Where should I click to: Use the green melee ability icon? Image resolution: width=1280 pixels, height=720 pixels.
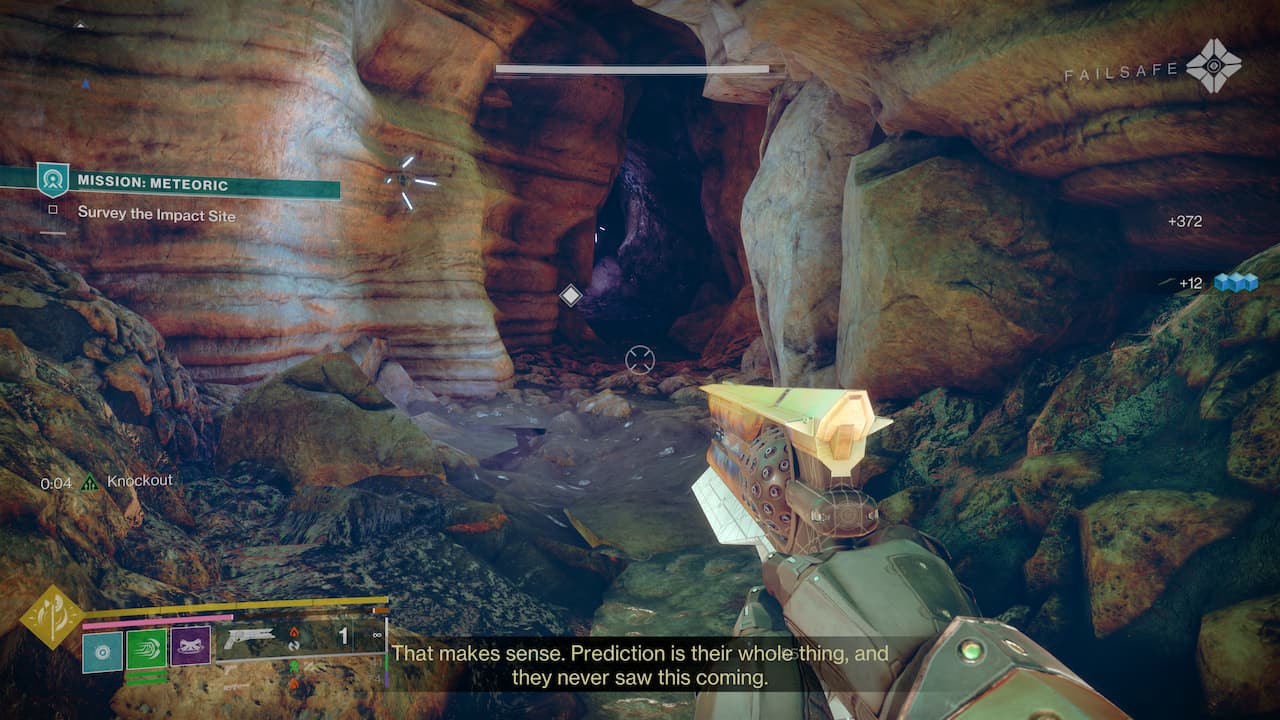(x=146, y=648)
